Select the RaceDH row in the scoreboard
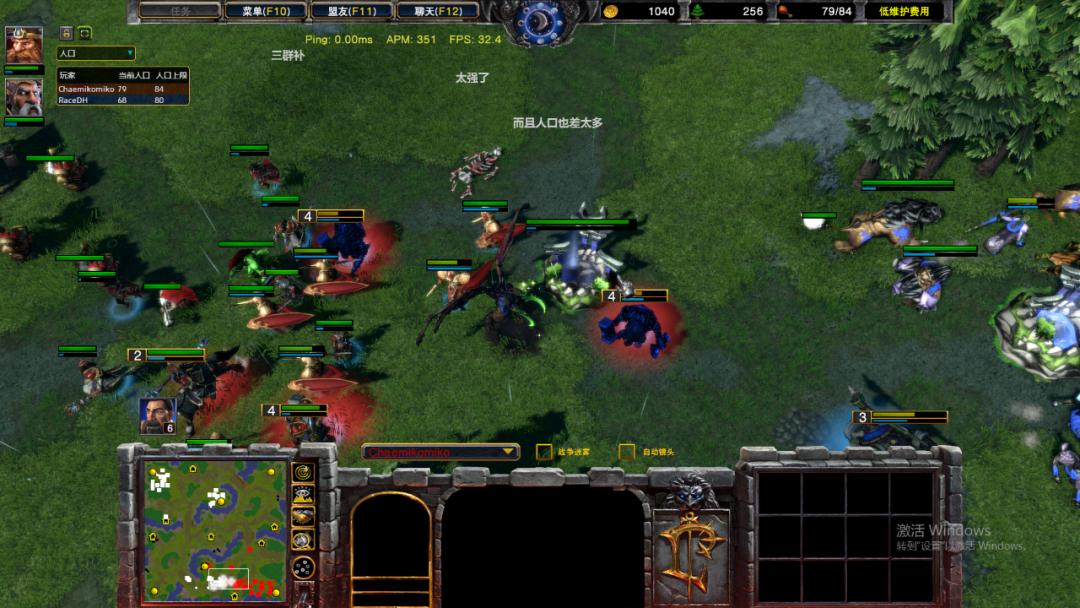Viewport: 1080px width, 608px height. point(122,100)
